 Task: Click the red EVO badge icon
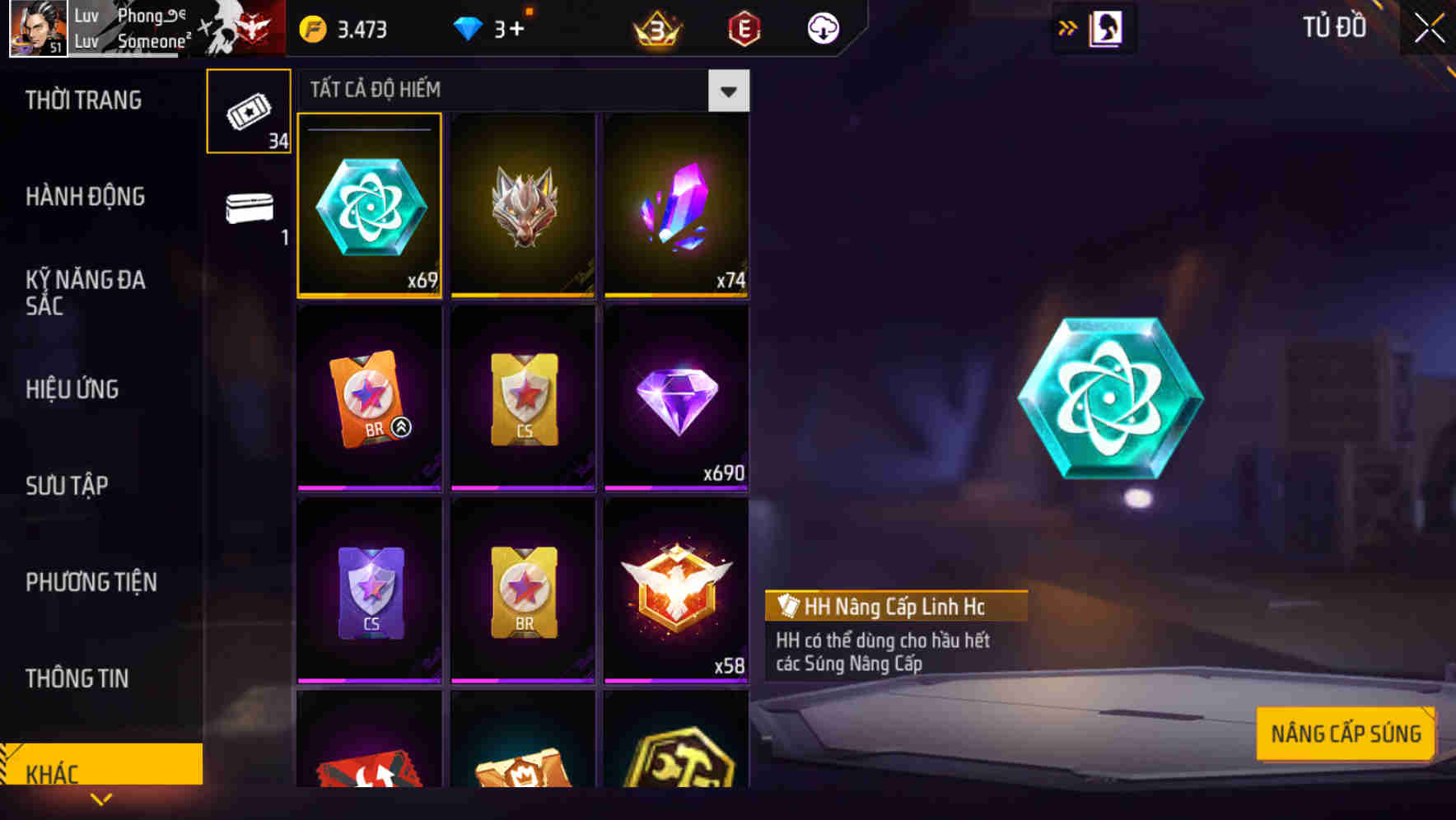tap(742, 27)
